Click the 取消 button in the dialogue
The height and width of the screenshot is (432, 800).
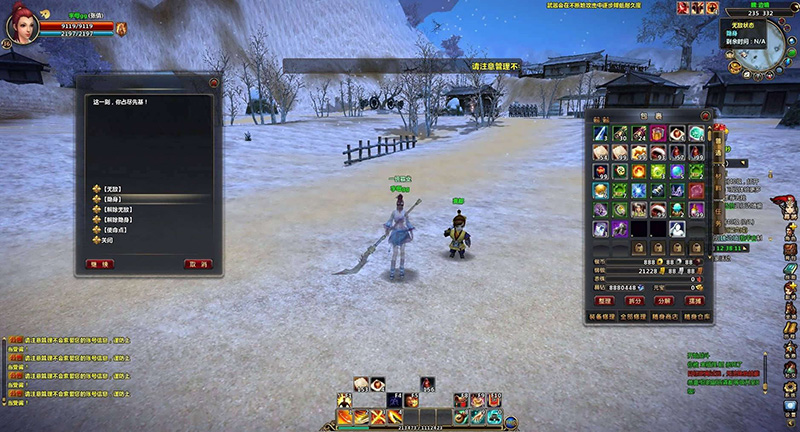198,264
